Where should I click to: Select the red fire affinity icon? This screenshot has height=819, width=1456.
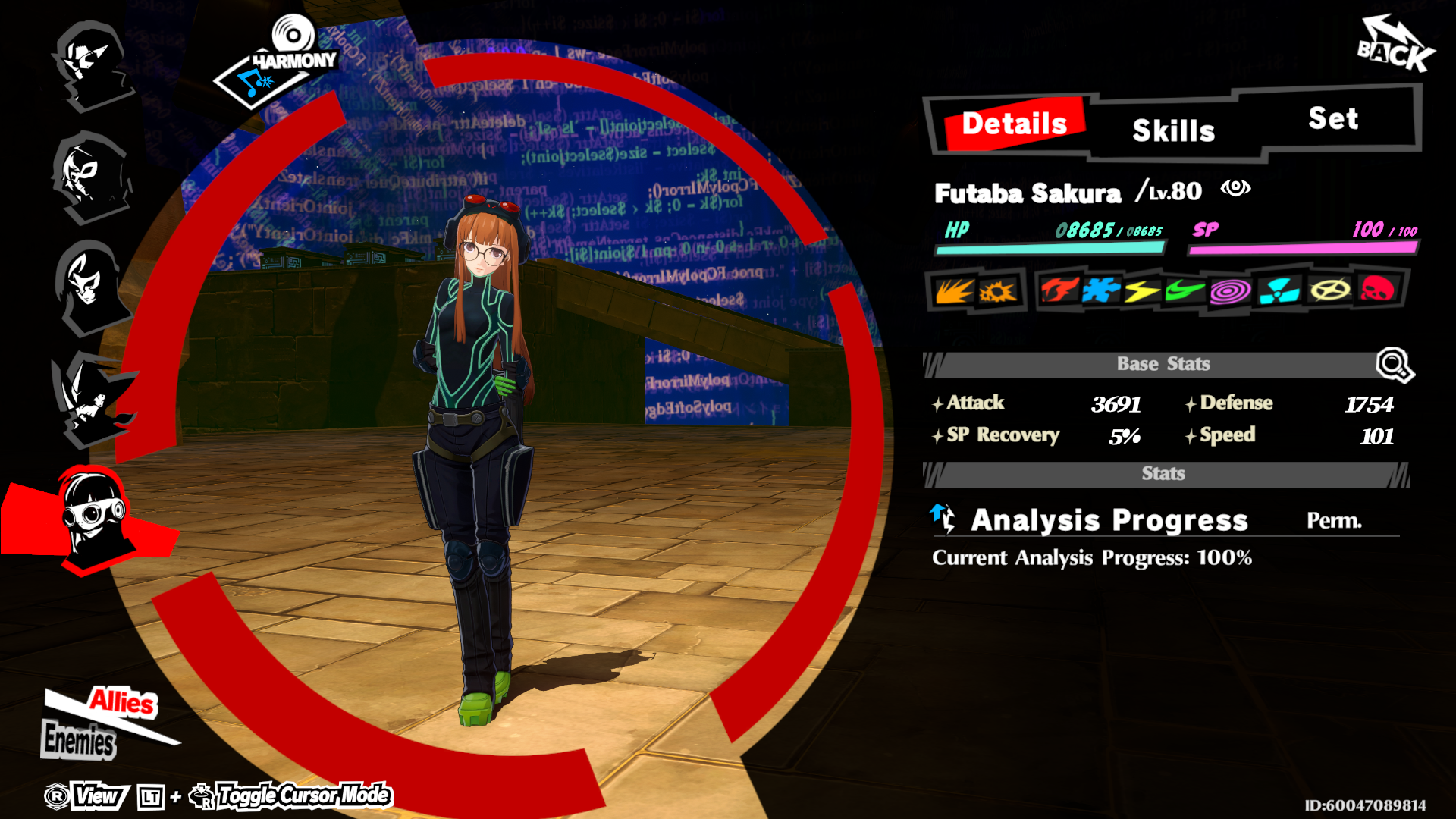click(1059, 290)
